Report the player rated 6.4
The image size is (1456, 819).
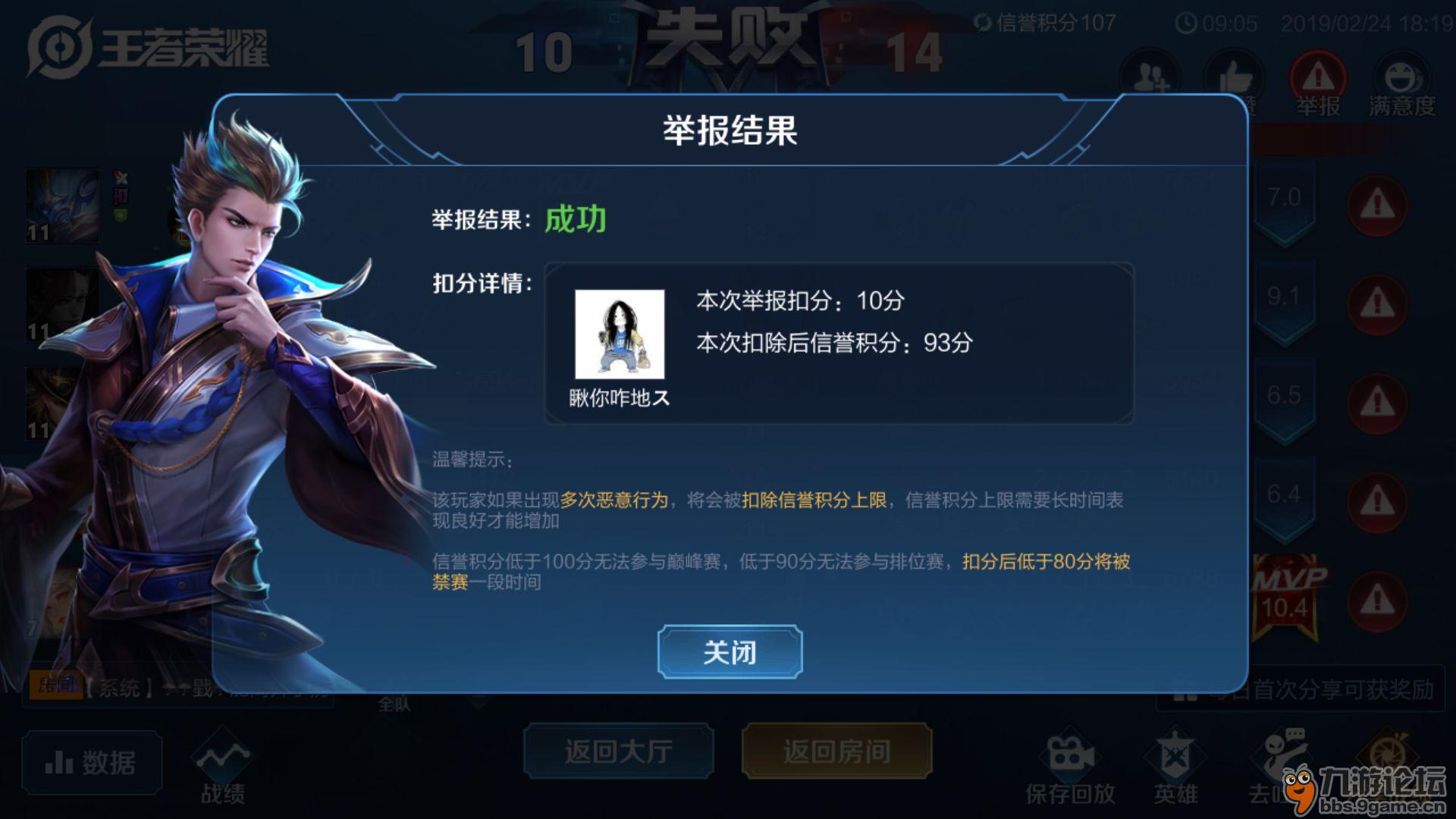pos(1377,501)
